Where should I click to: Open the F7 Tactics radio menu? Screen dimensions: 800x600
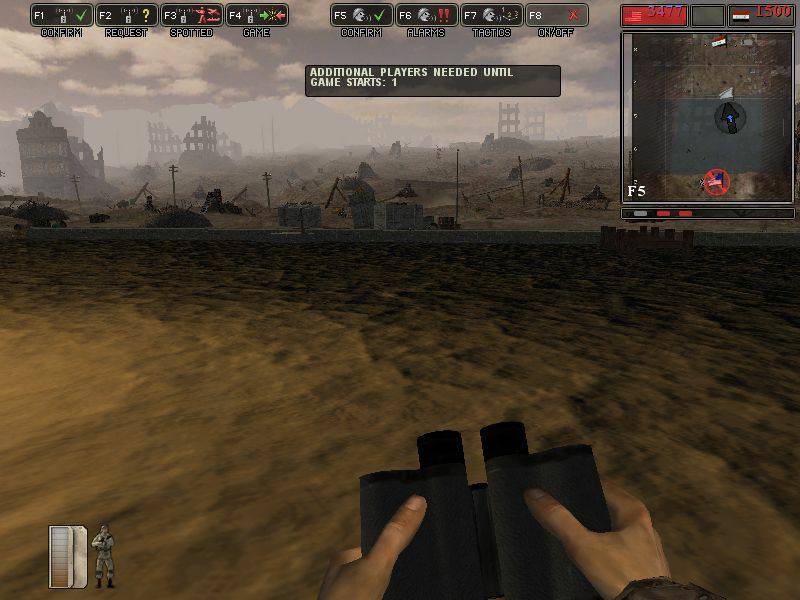(491, 16)
